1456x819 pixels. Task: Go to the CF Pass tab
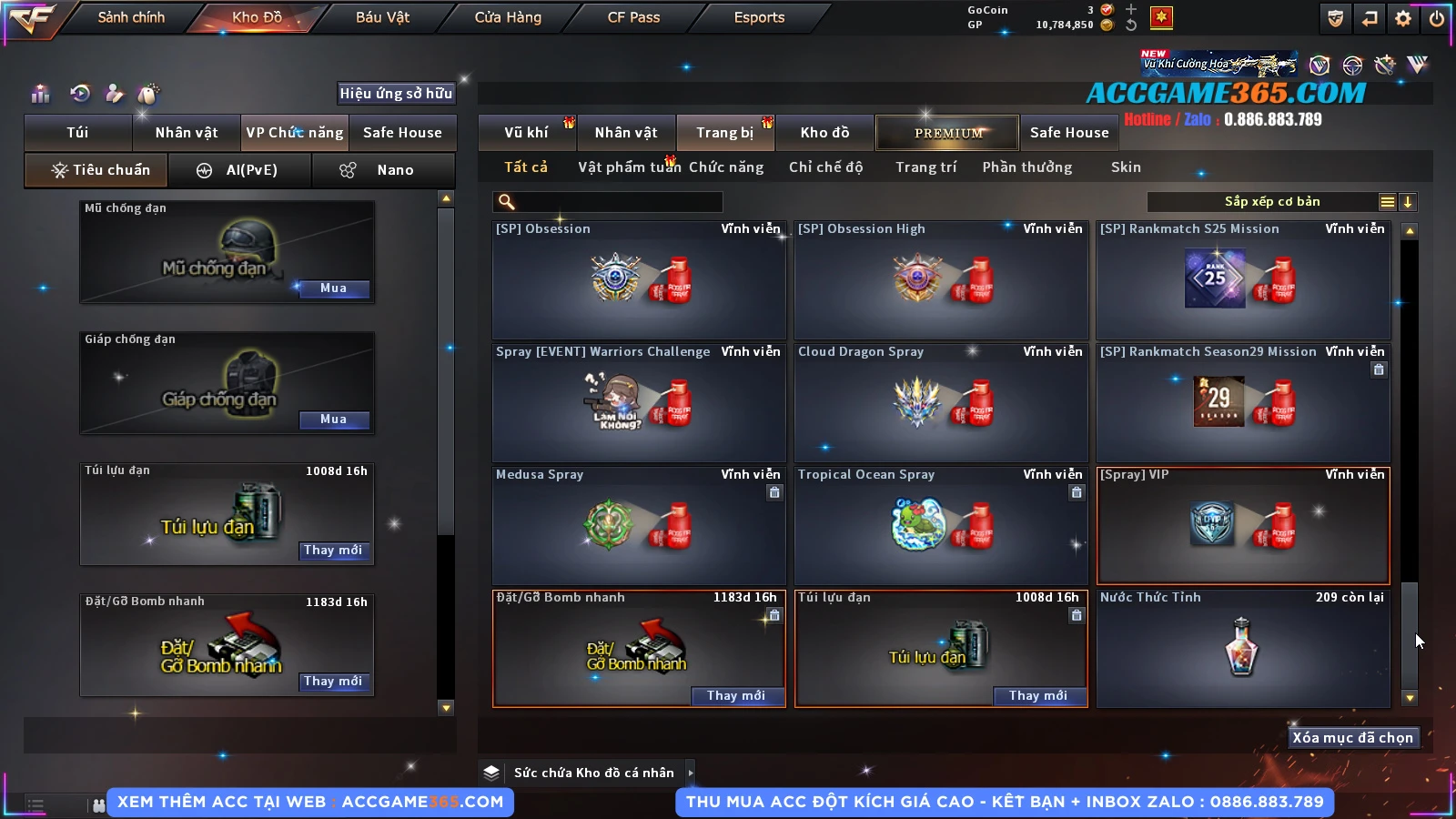coord(633,17)
